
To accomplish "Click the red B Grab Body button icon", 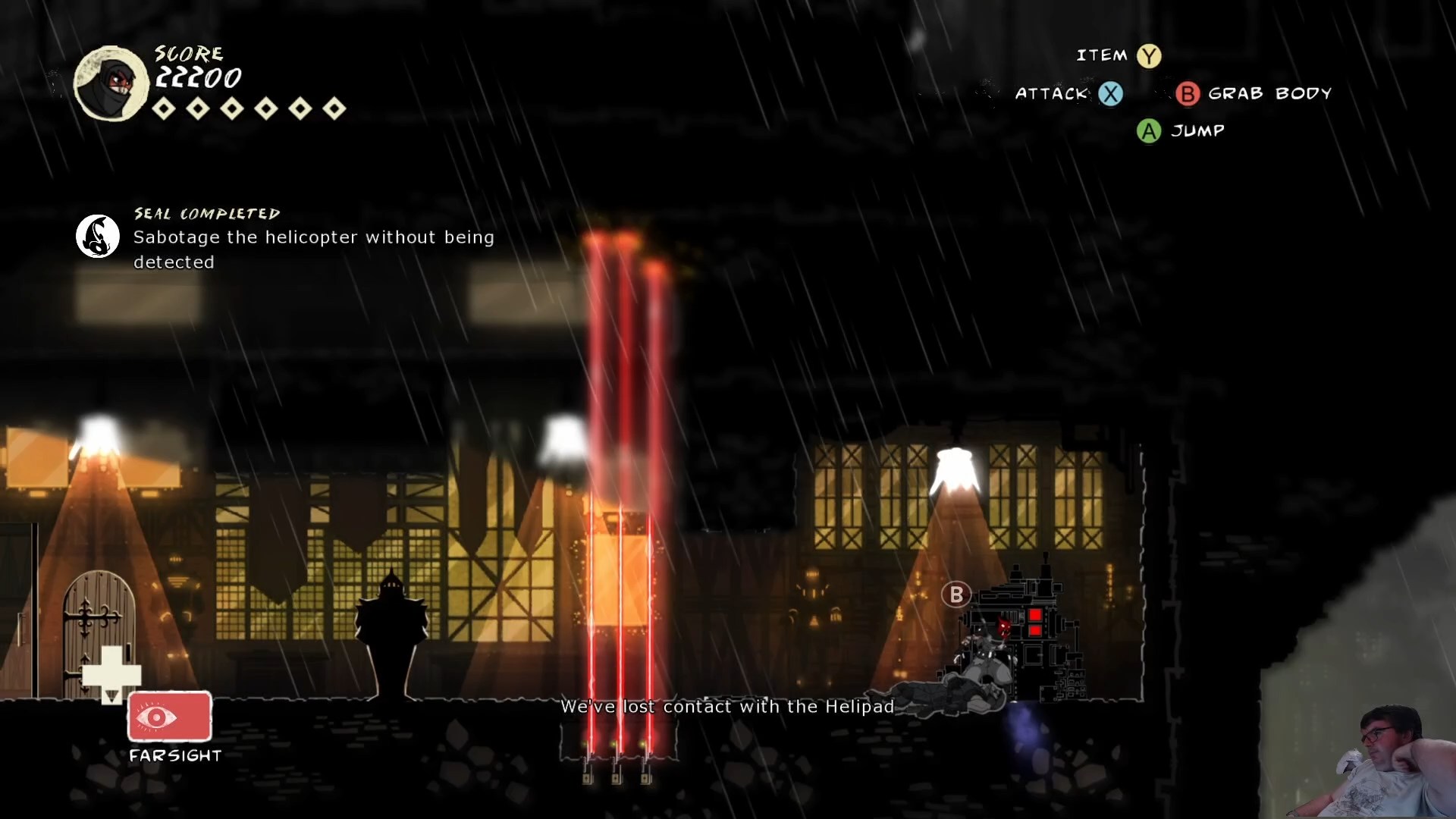I will tap(1188, 94).
